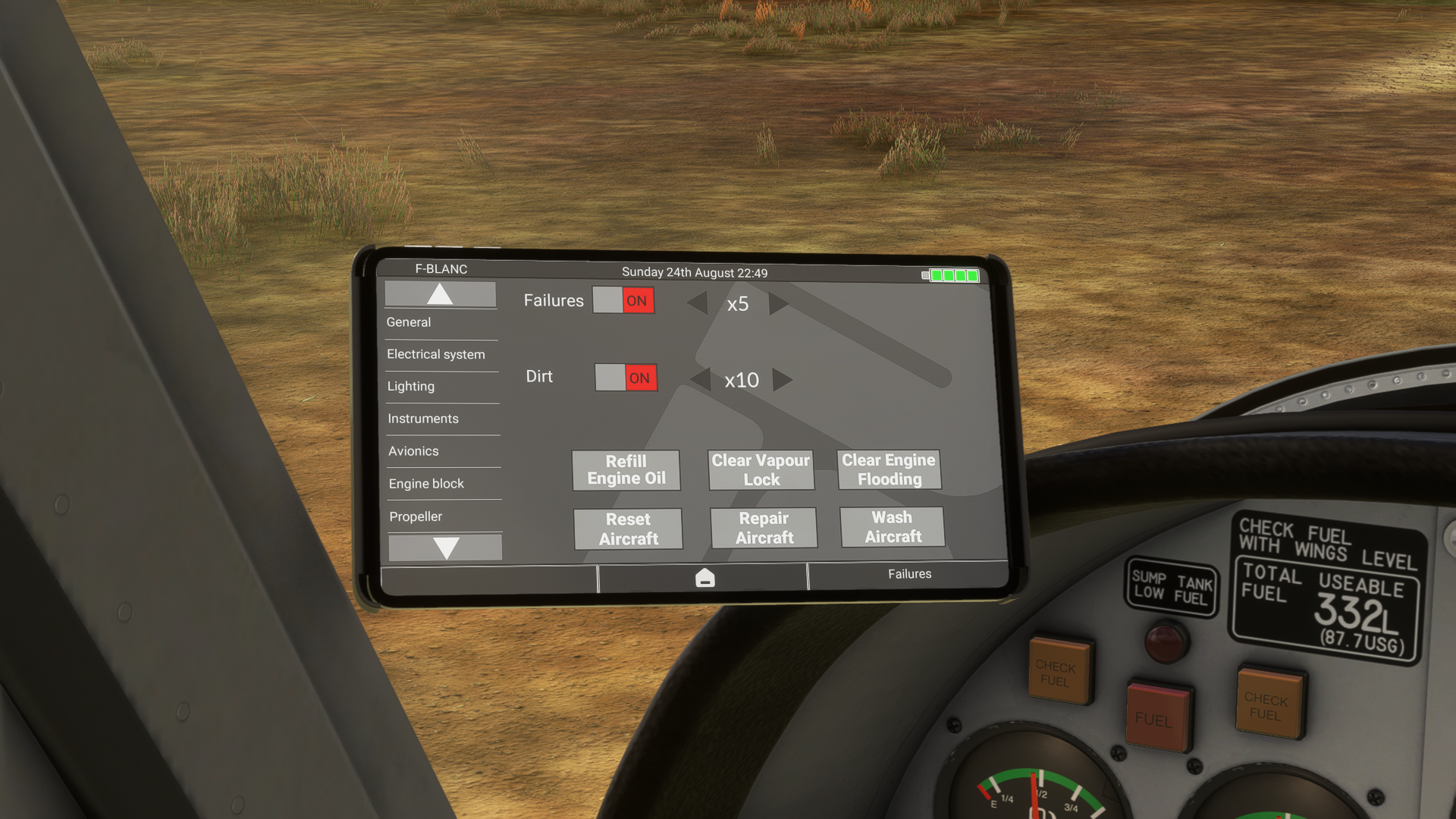Show the Avionics list entry
Image resolution: width=1456 pixels, height=819 pixels.
[413, 451]
